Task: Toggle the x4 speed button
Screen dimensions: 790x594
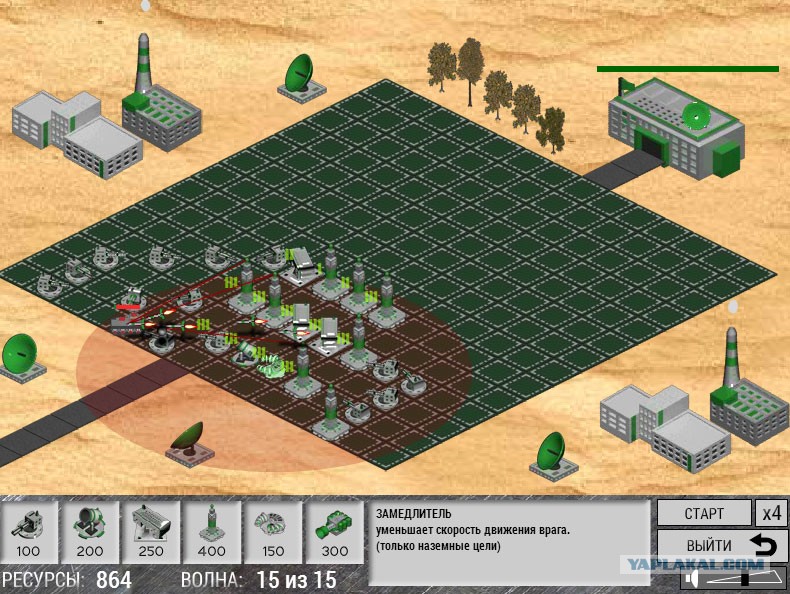Action: coord(770,513)
